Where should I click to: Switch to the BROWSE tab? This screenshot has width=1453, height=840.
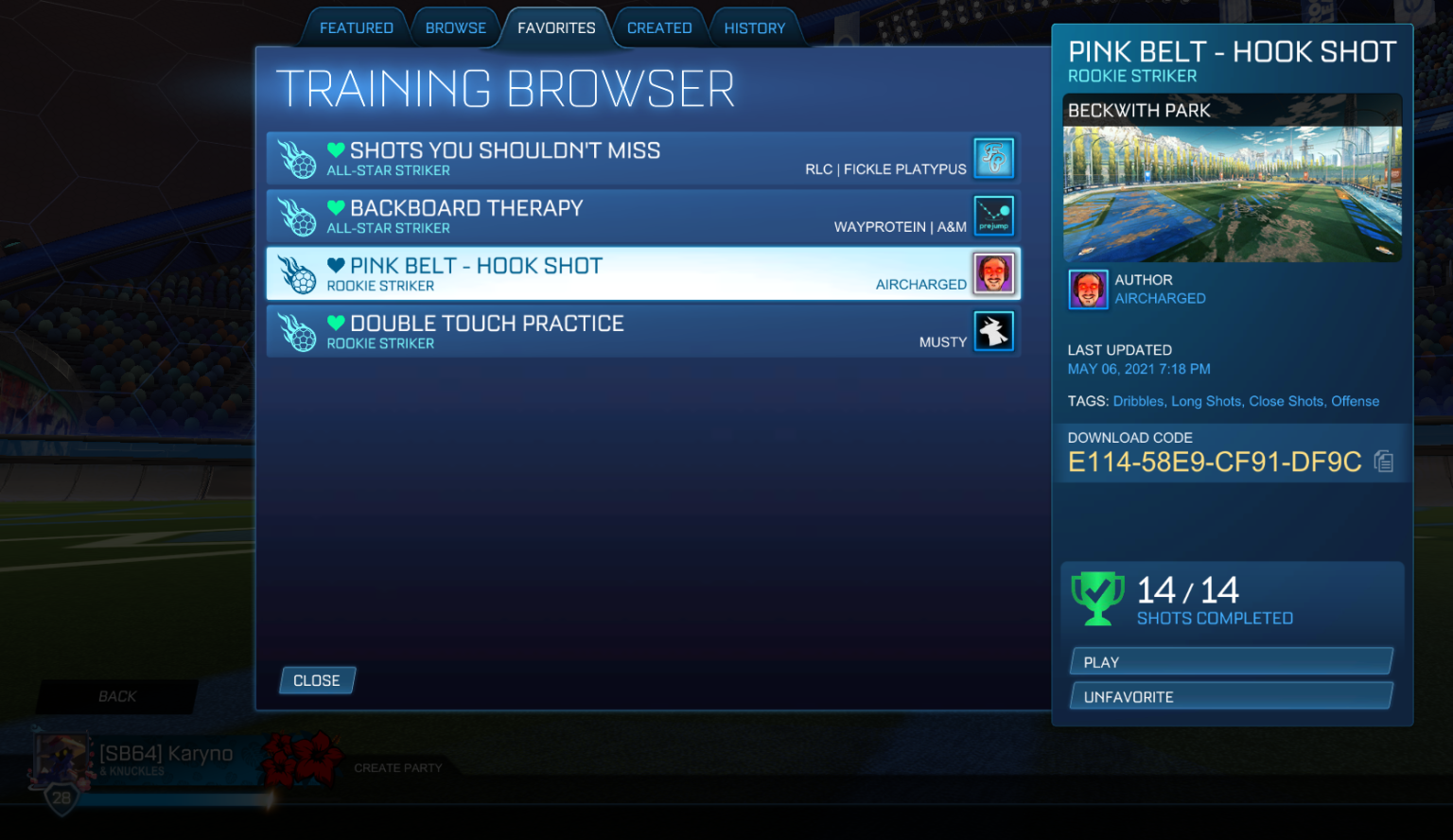pyautogui.click(x=456, y=27)
